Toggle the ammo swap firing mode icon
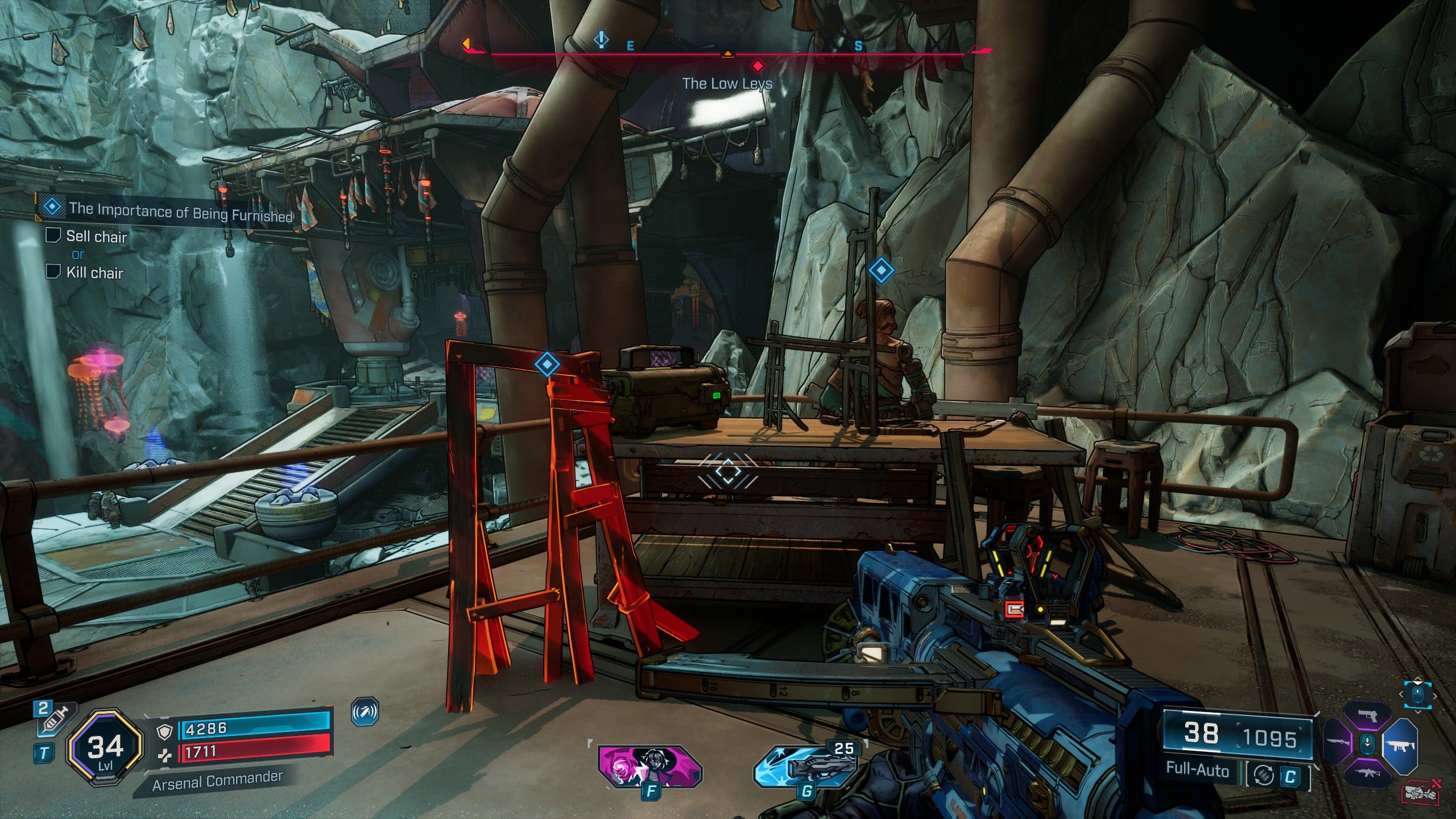 pos(1263,775)
